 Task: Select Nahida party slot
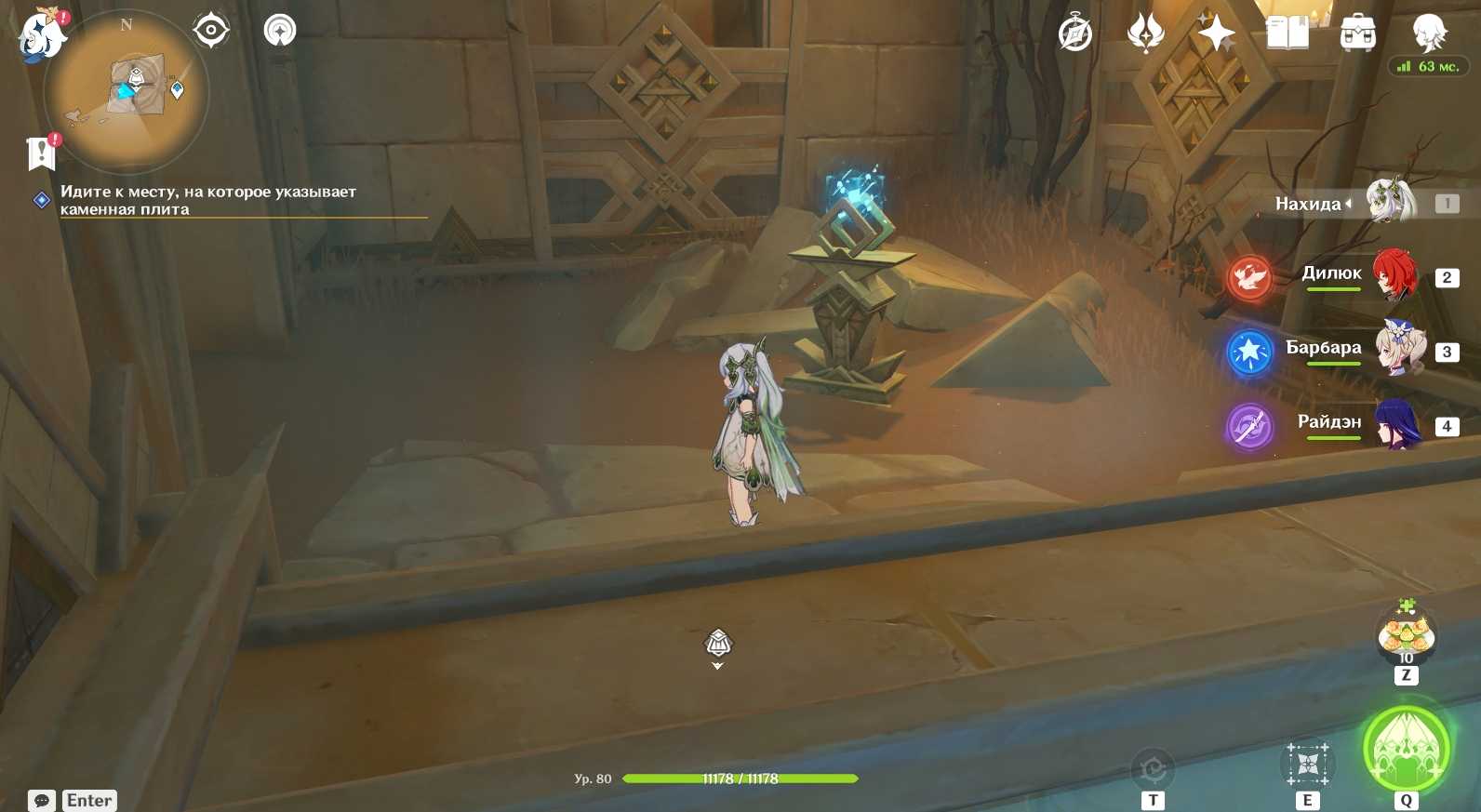coord(1390,202)
